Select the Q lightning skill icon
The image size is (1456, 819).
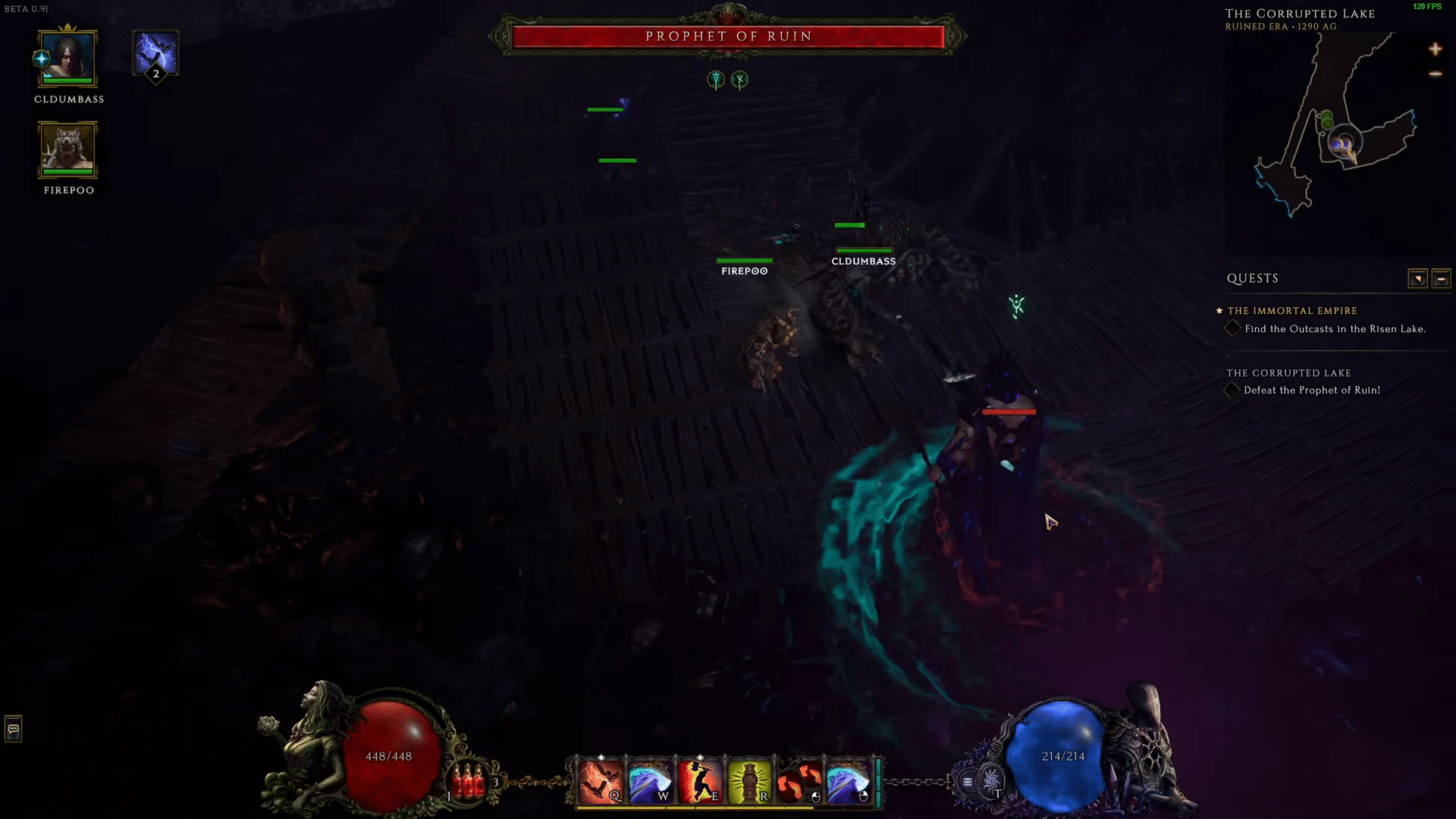pos(603,780)
